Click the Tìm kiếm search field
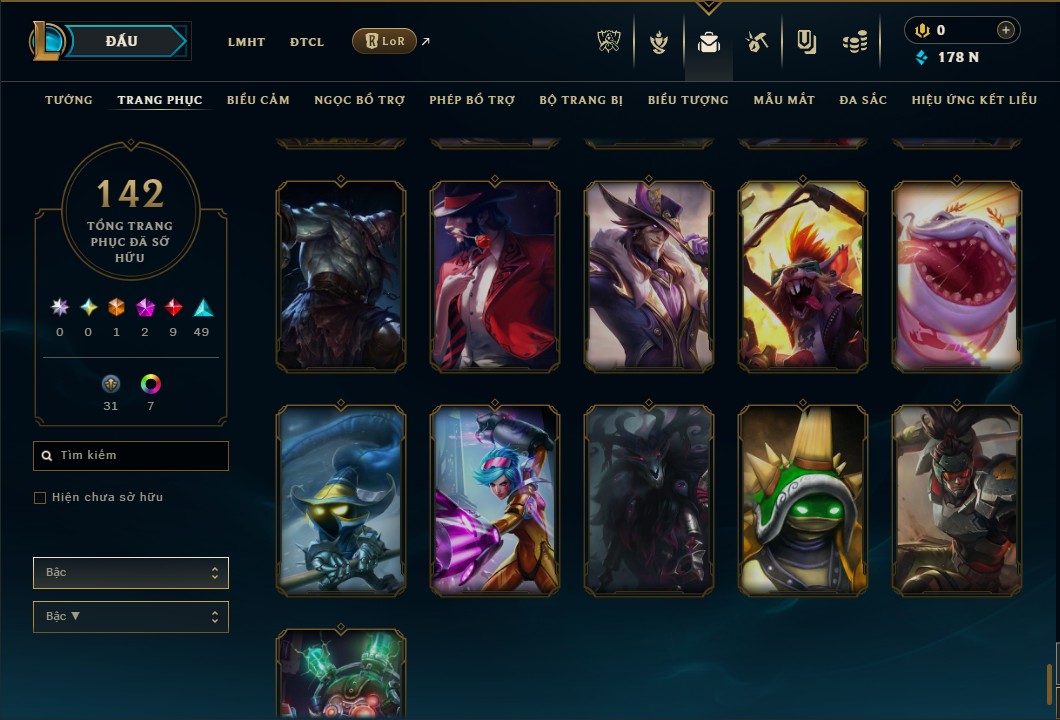 (x=131, y=456)
